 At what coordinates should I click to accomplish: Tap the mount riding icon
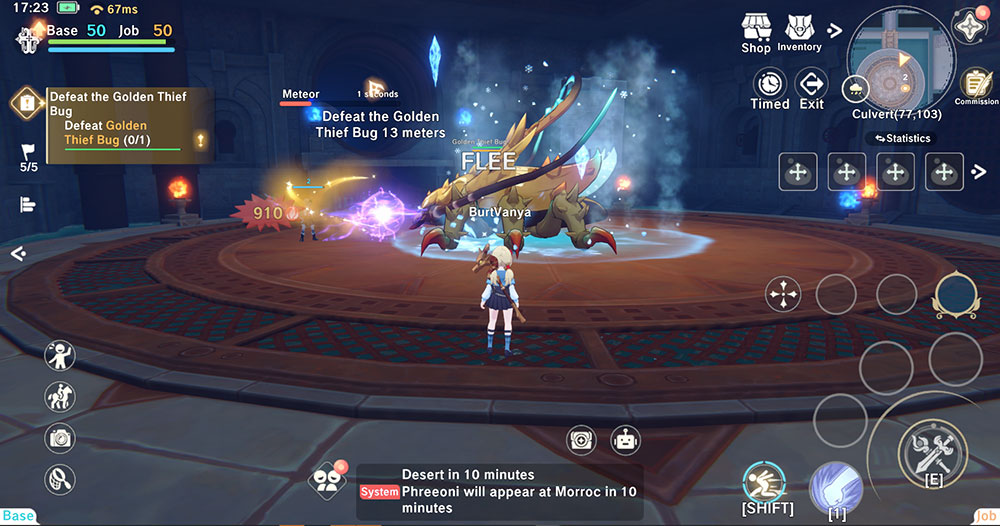click(61, 396)
